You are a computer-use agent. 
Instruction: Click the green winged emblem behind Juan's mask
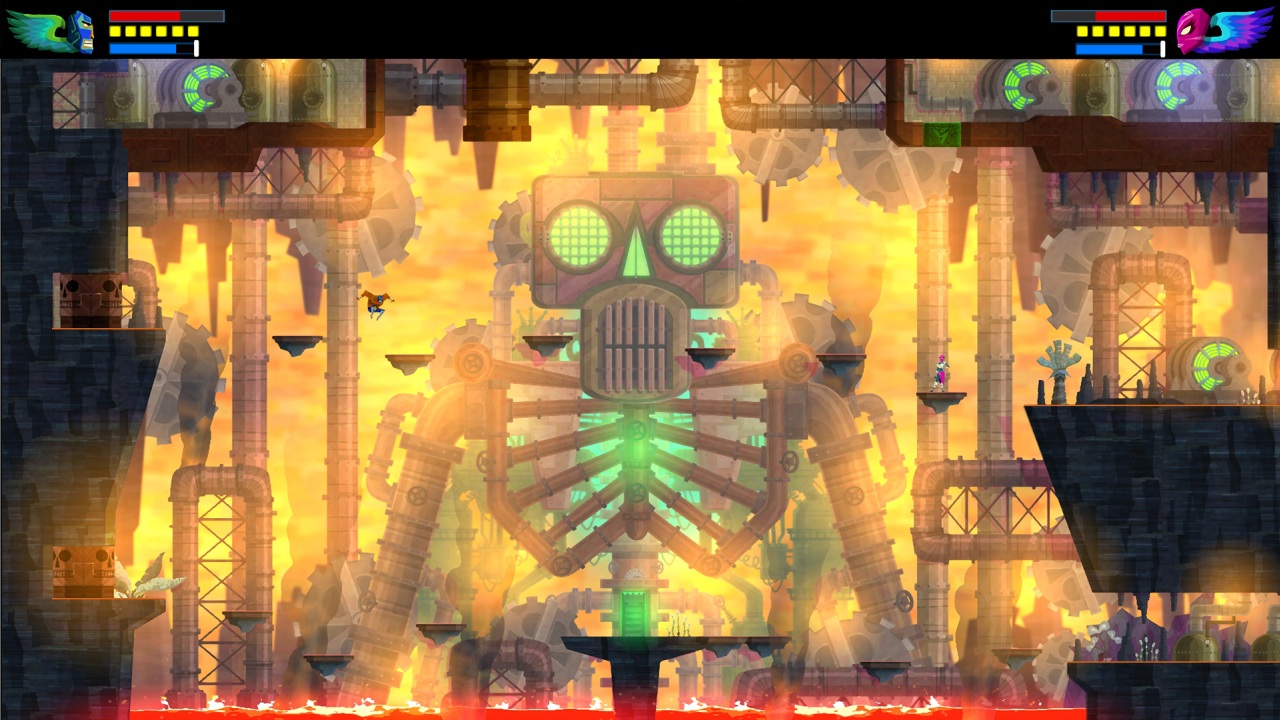(33, 27)
